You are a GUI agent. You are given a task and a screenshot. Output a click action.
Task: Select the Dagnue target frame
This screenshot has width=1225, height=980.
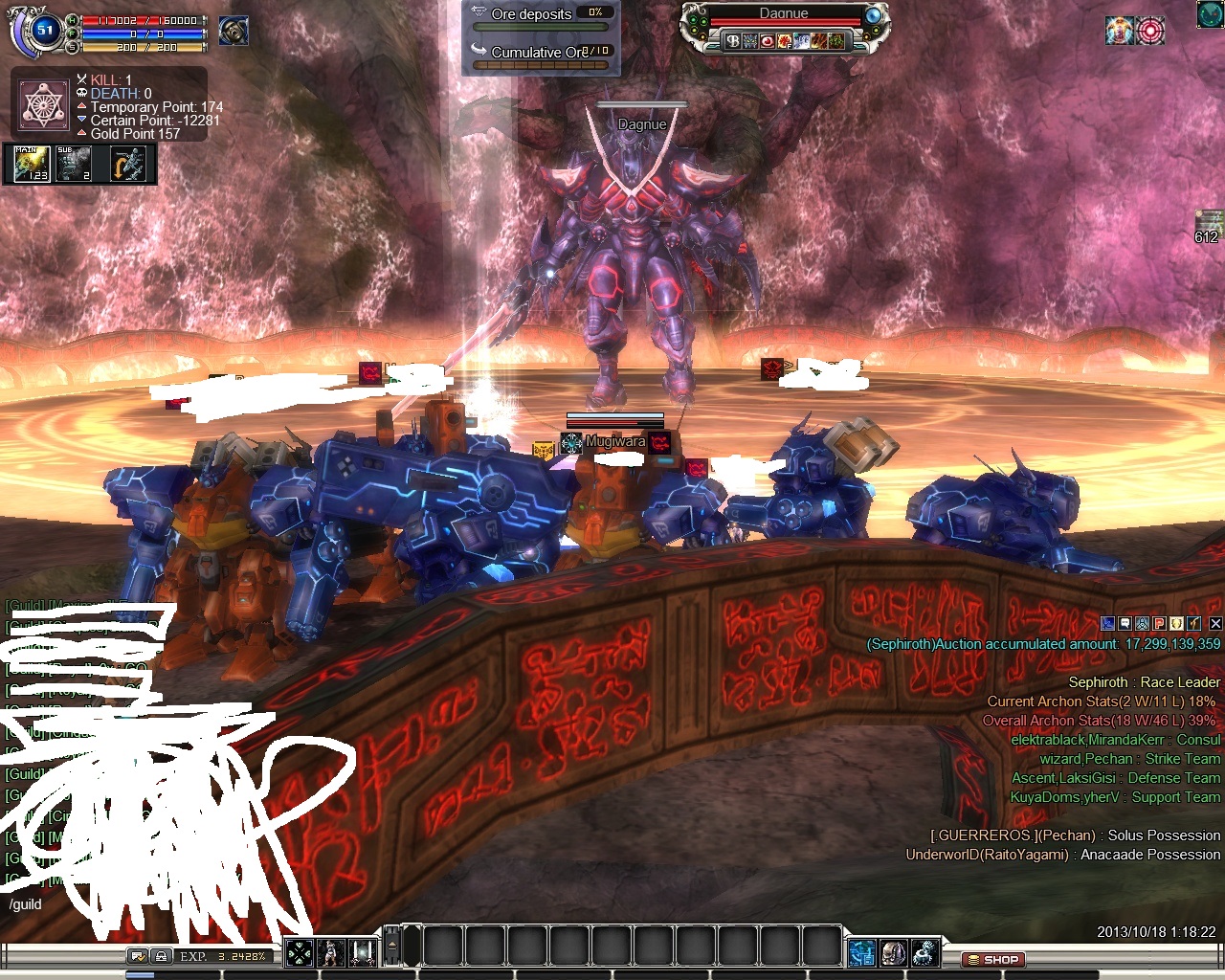[x=783, y=29]
